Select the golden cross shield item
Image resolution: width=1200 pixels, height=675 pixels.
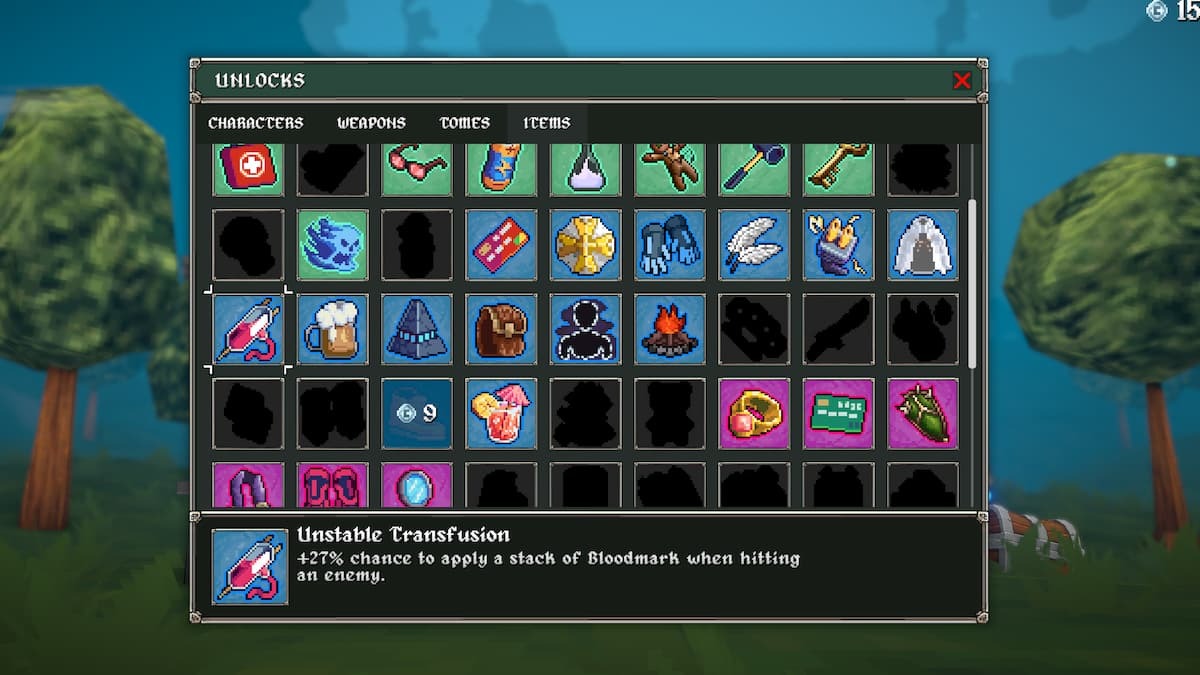586,245
